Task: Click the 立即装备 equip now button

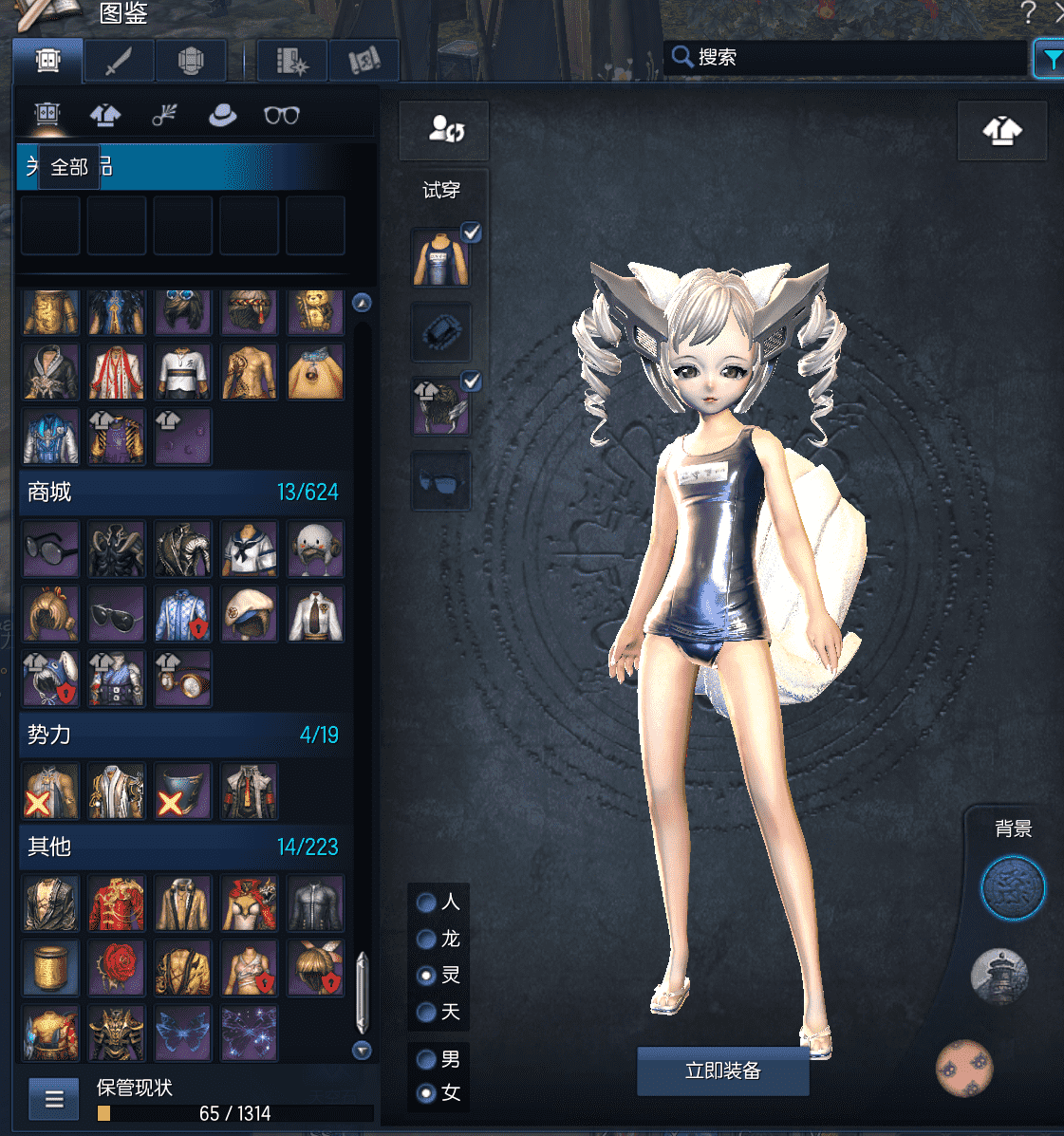Action: (x=722, y=1071)
